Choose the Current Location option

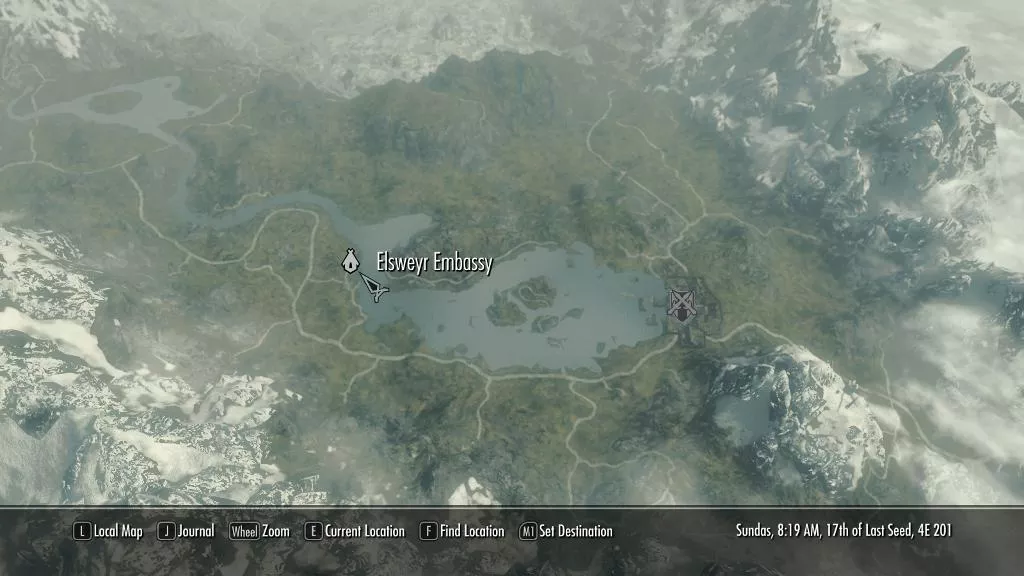click(x=355, y=531)
